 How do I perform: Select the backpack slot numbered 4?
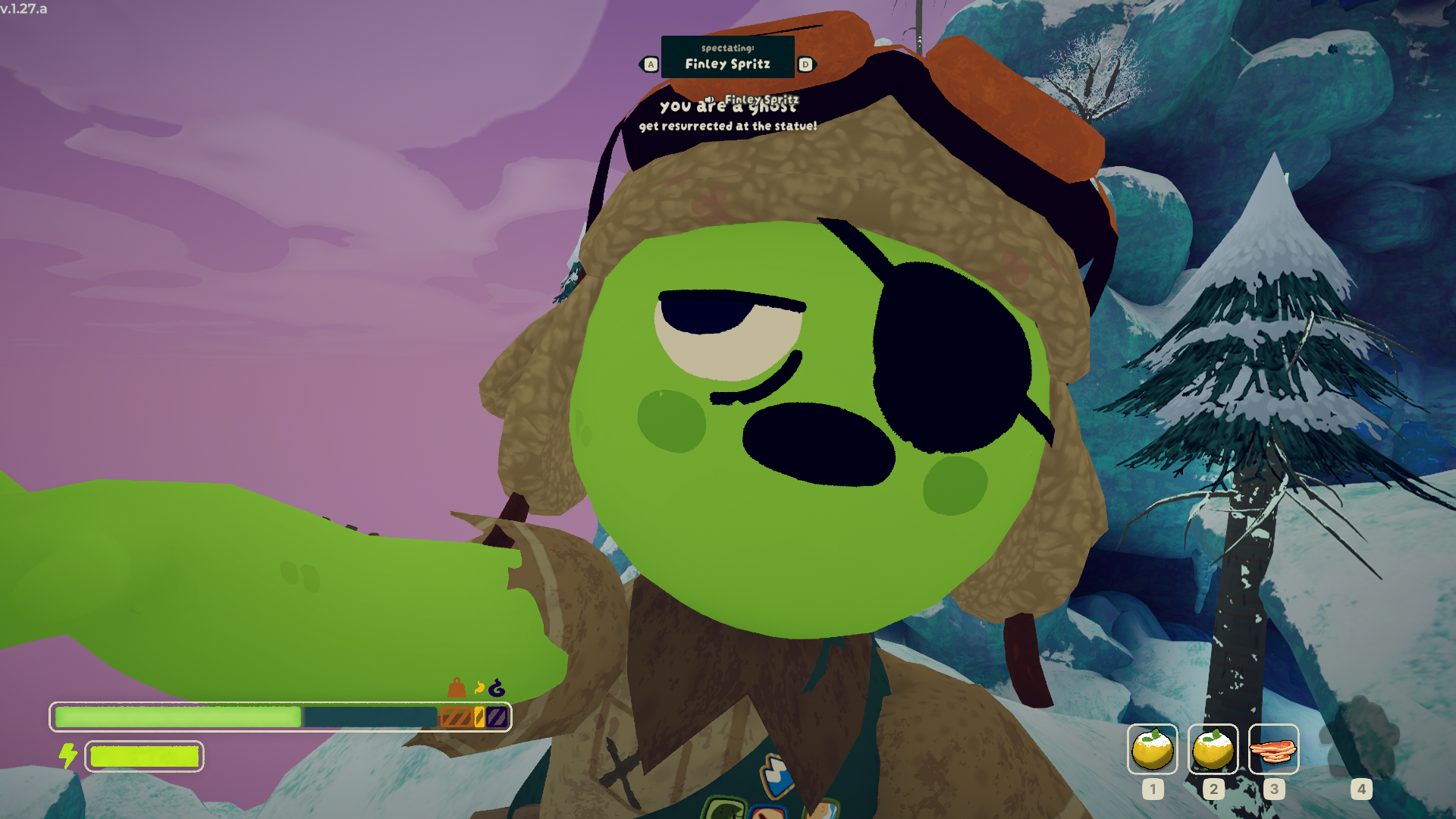click(x=1360, y=739)
